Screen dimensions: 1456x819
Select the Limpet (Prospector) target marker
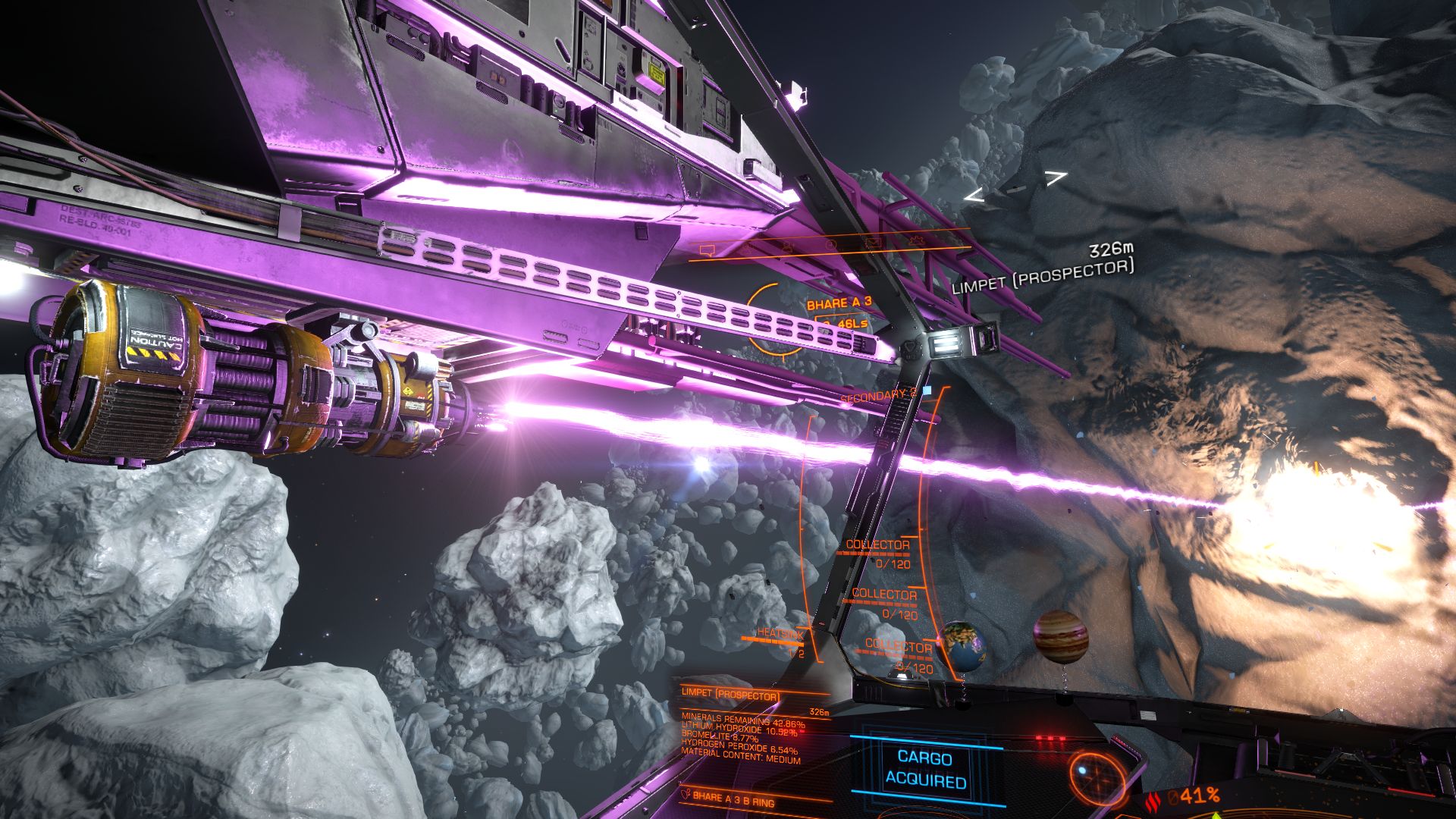pyautogui.click(x=1015, y=187)
